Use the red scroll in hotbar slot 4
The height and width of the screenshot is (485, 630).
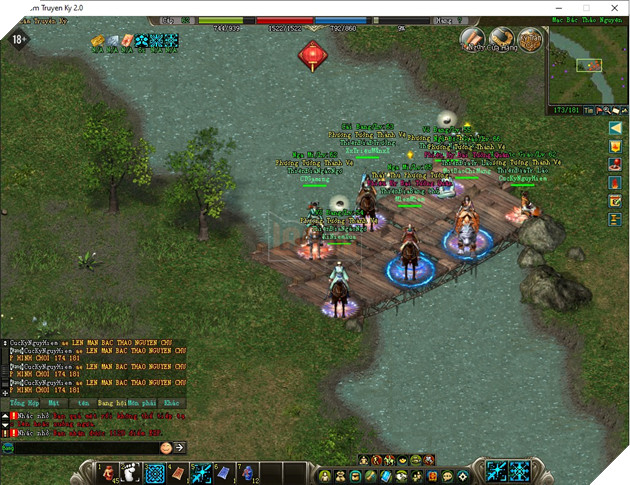point(178,472)
